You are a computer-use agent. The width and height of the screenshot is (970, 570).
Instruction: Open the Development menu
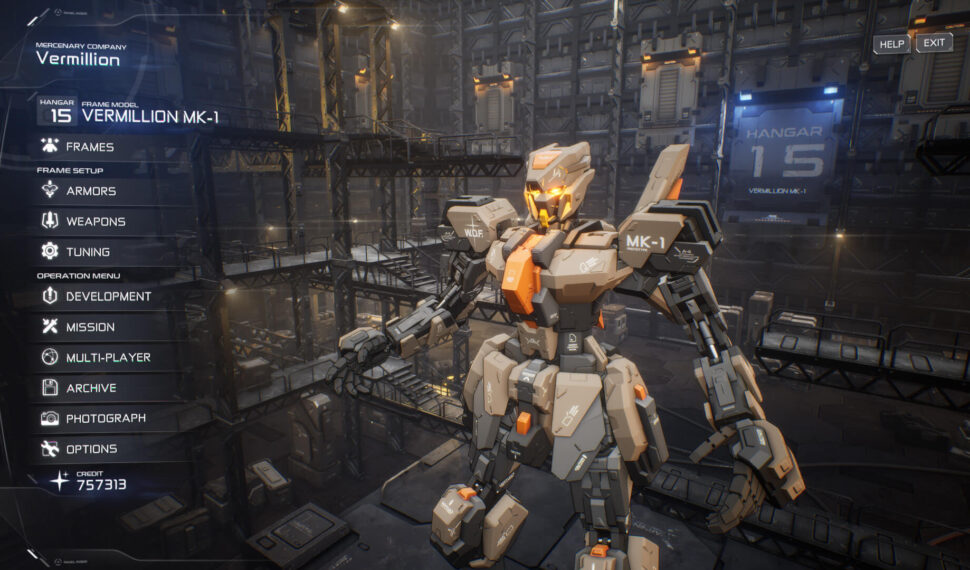[x=108, y=296]
